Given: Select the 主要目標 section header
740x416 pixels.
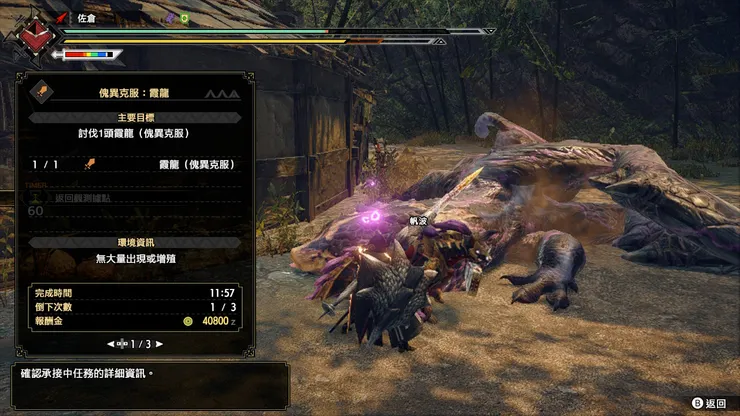Looking at the screenshot, I should click(134, 117).
